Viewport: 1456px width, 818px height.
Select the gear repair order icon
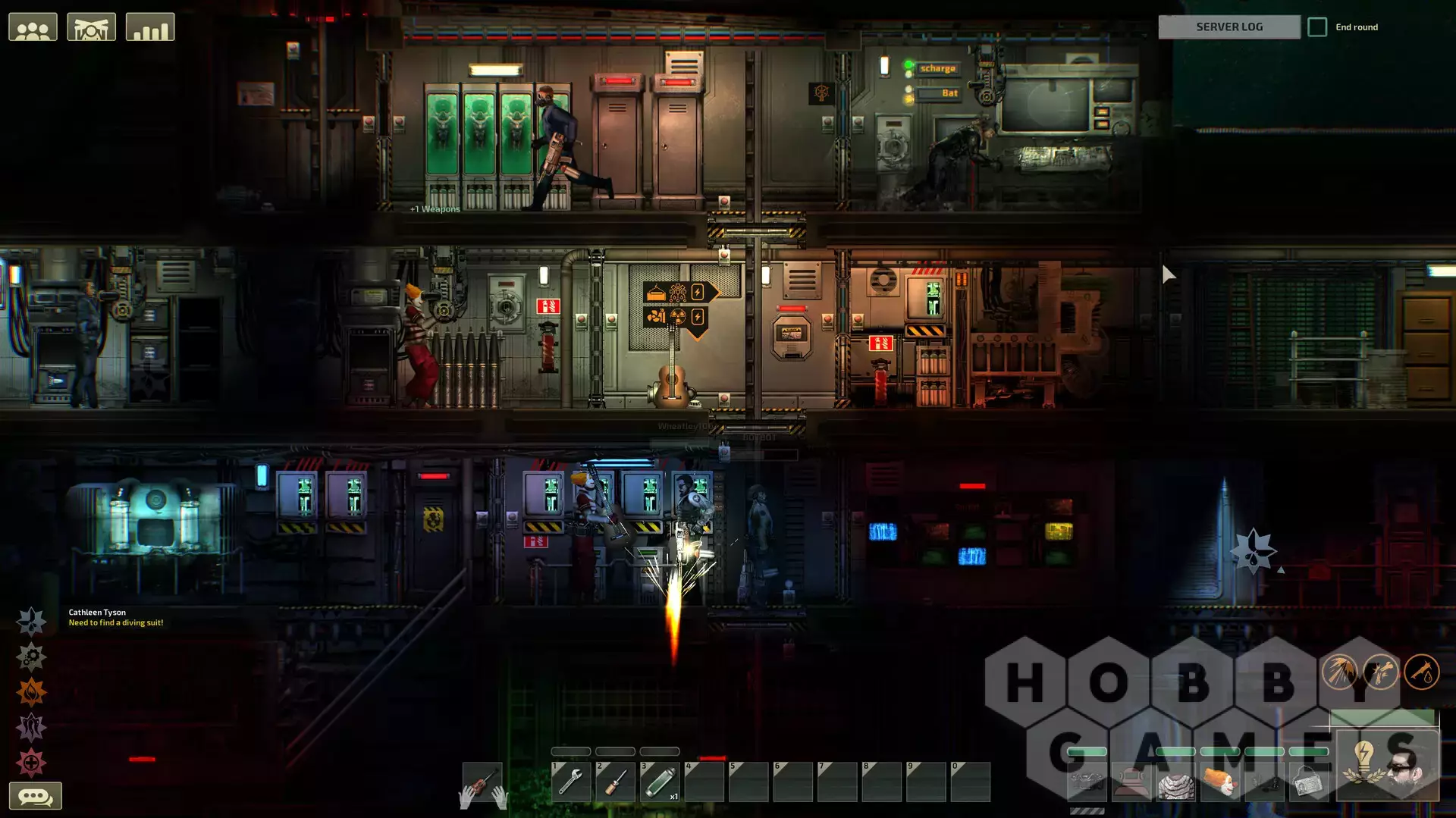click(31, 657)
